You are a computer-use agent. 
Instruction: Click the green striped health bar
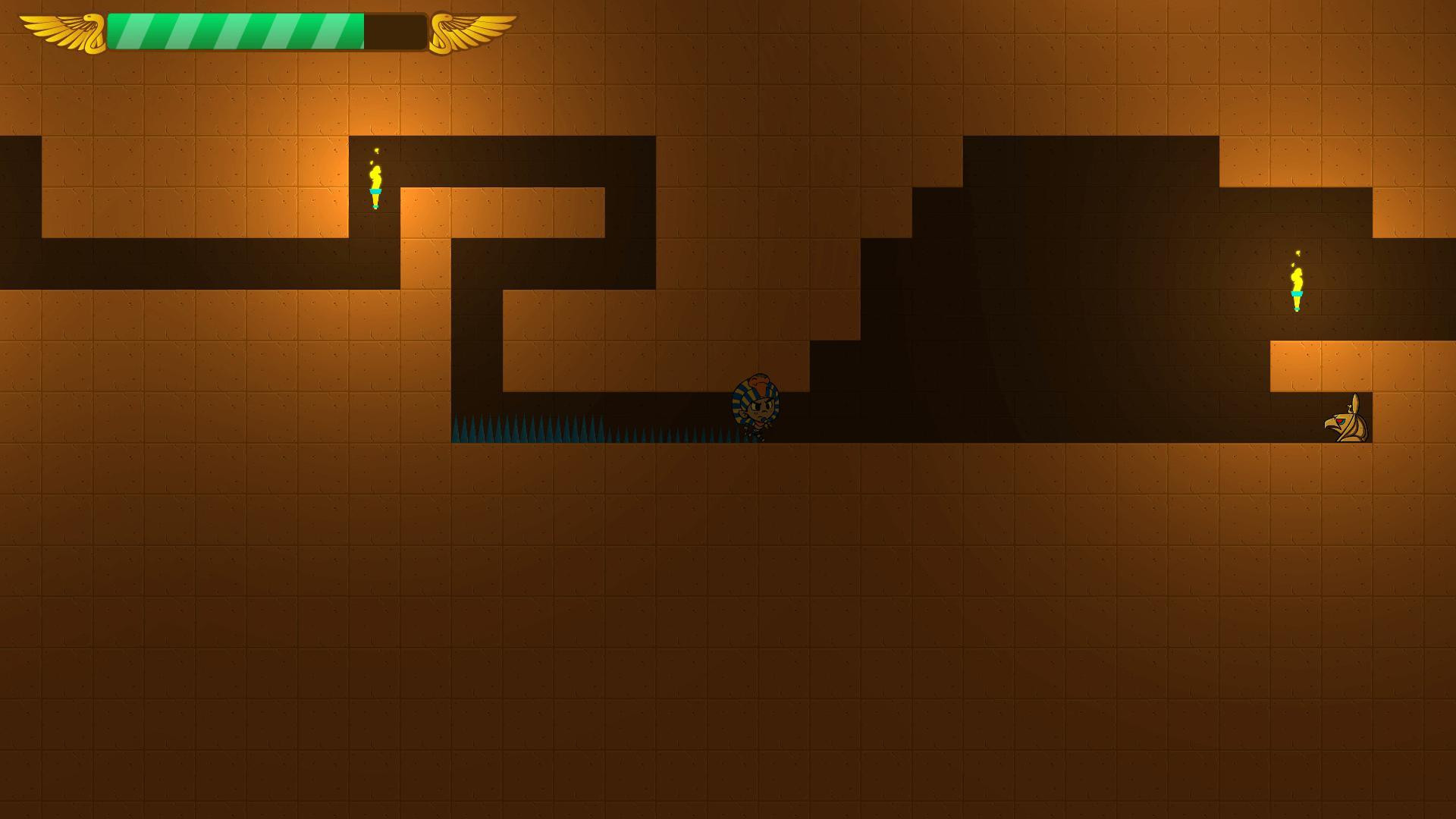[x=235, y=29]
